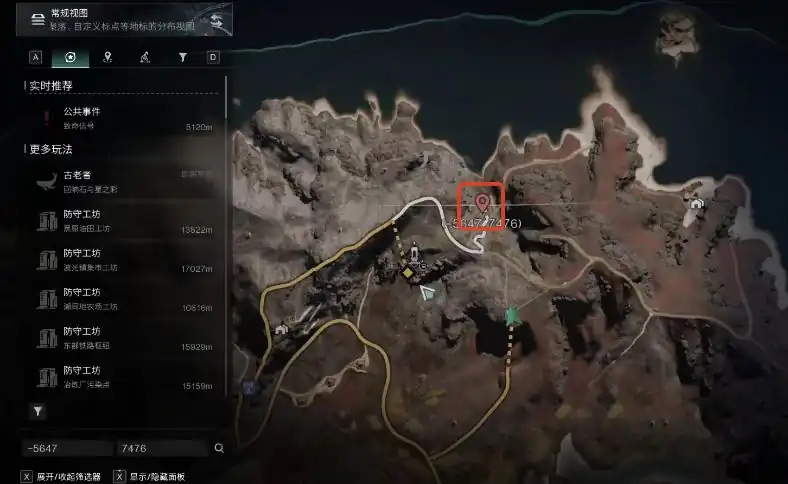Select the green star marker on the map
This screenshot has height=484, width=788.
[513, 316]
